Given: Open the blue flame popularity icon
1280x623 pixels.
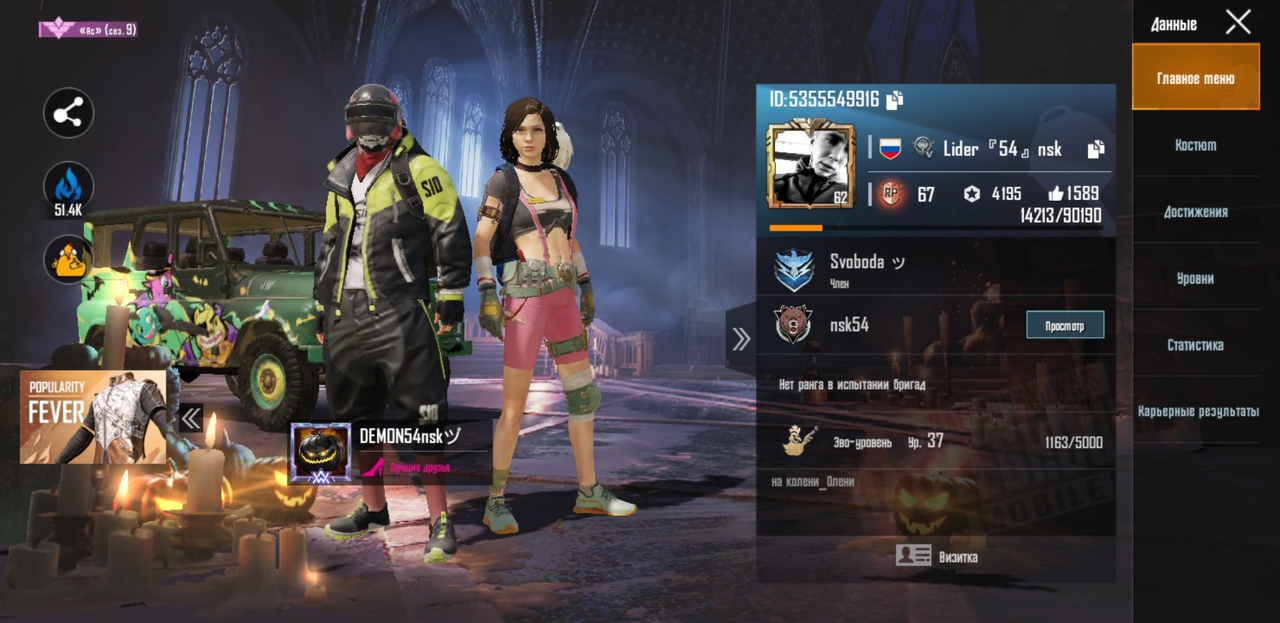Looking at the screenshot, I should pyautogui.click(x=68, y=187).
